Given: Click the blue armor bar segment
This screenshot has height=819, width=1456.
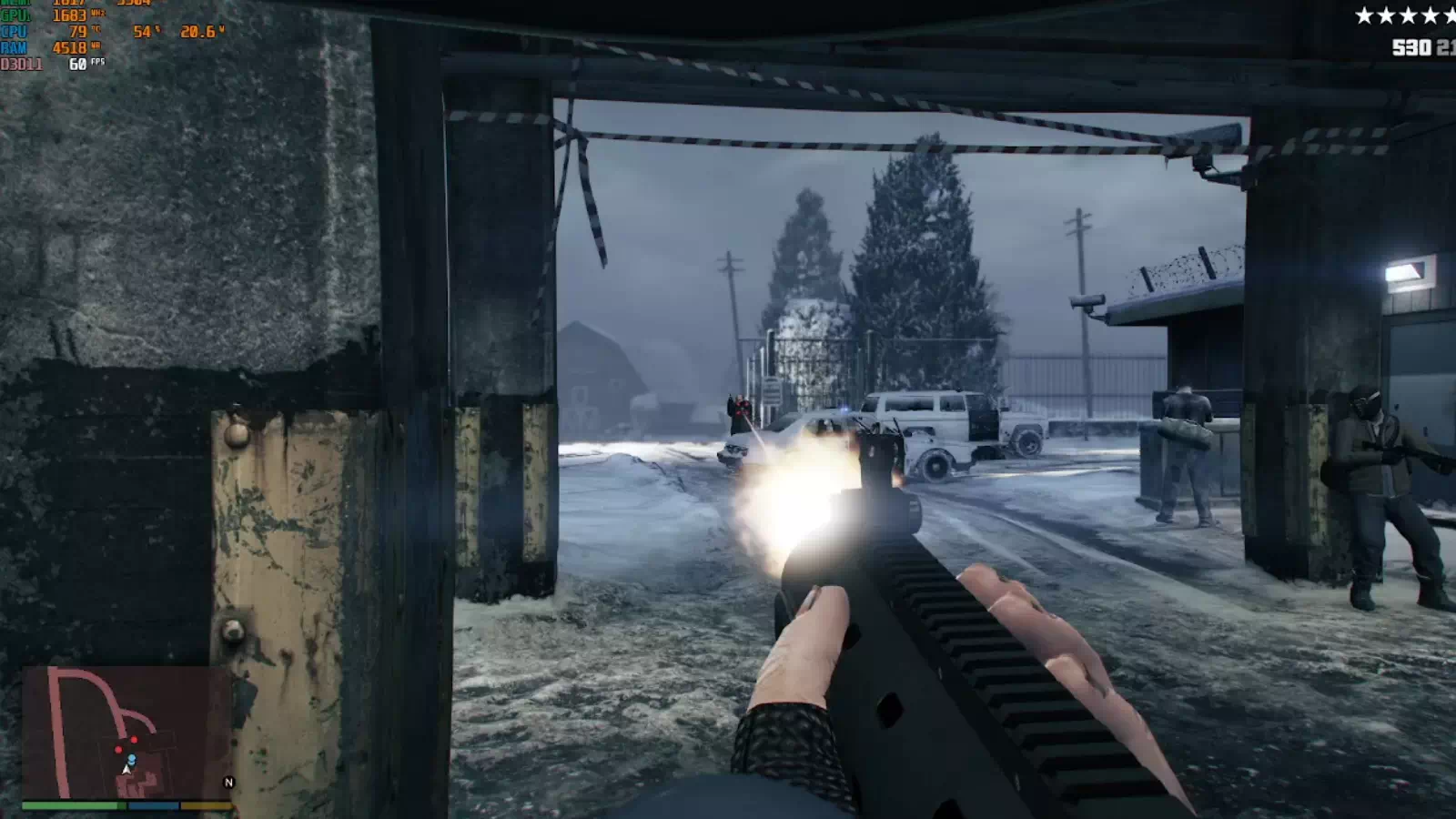Looking at the screenshot, I should pyautogui.click(x=153, y=805).
